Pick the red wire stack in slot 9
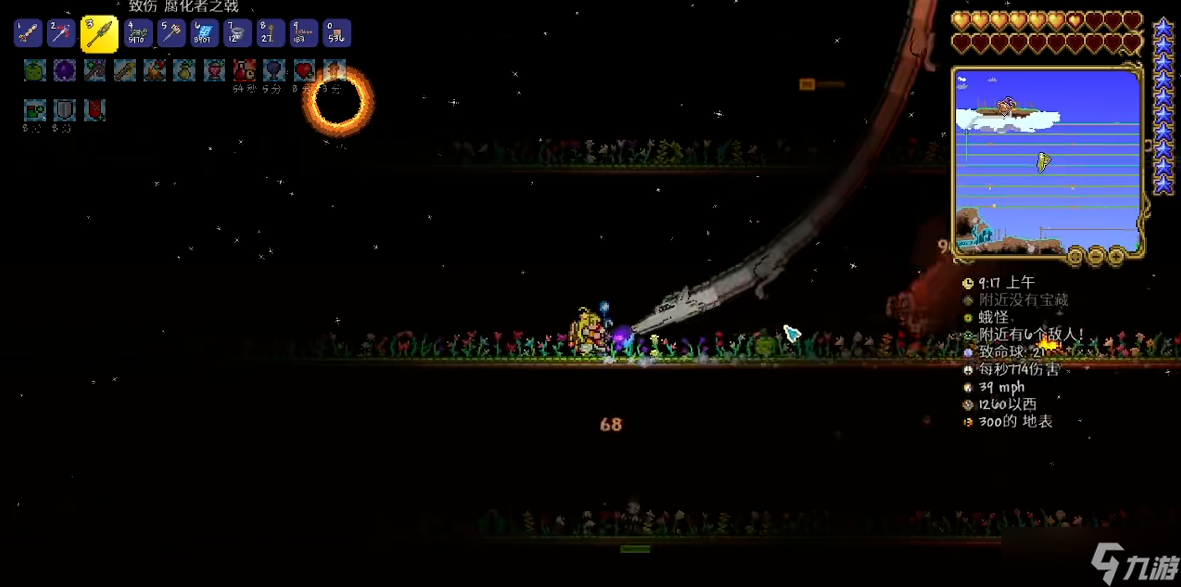This screenshot has width=1181, height=587. click(303, 34)
